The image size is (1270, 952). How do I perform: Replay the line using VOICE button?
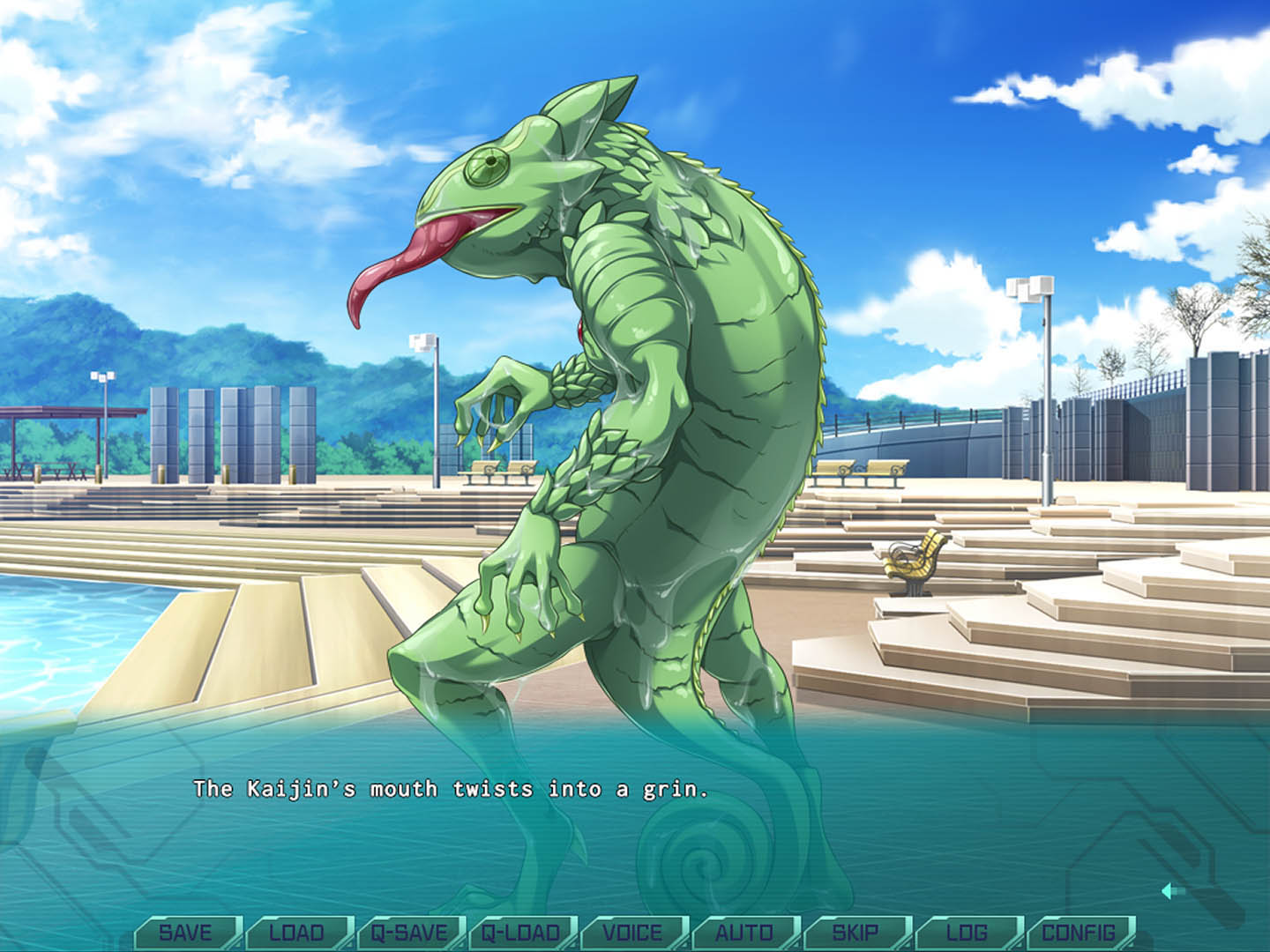click(632, 932)
